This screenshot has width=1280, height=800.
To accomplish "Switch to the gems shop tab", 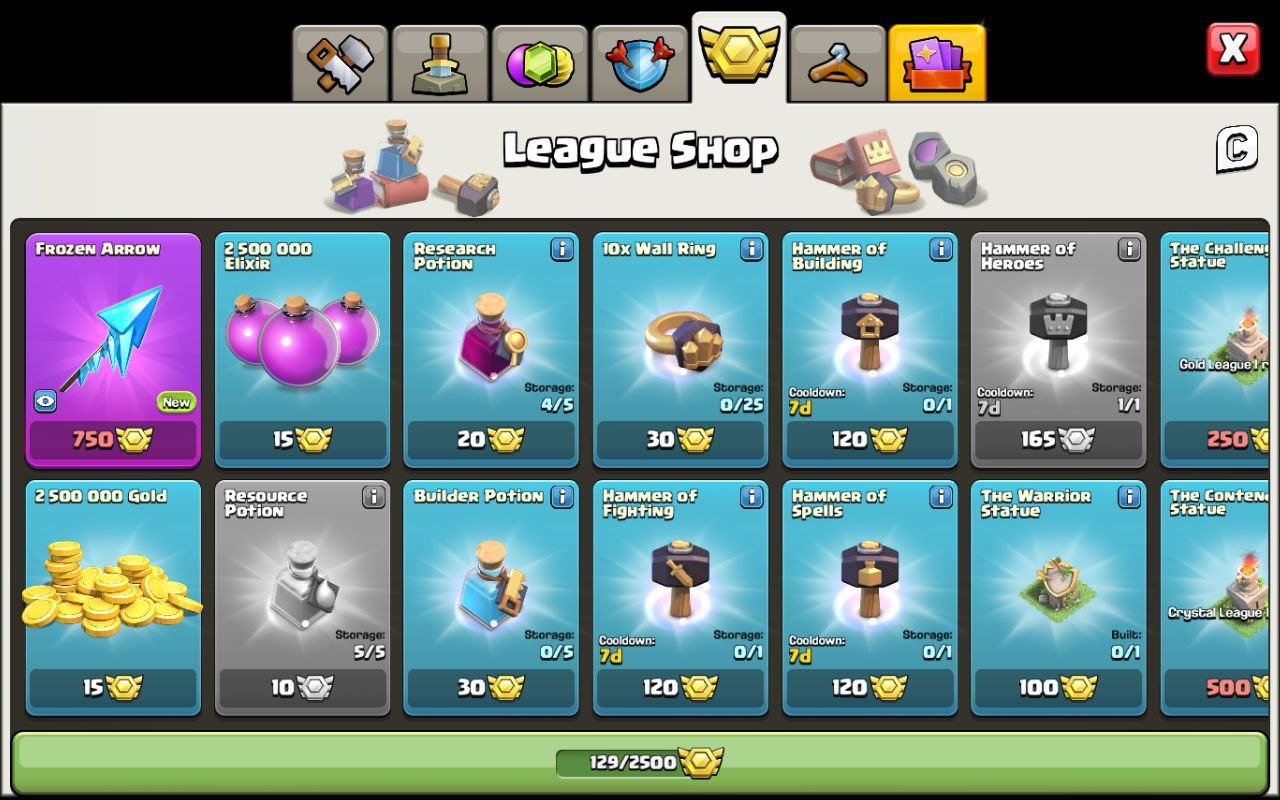I will [x=540, y=58].
